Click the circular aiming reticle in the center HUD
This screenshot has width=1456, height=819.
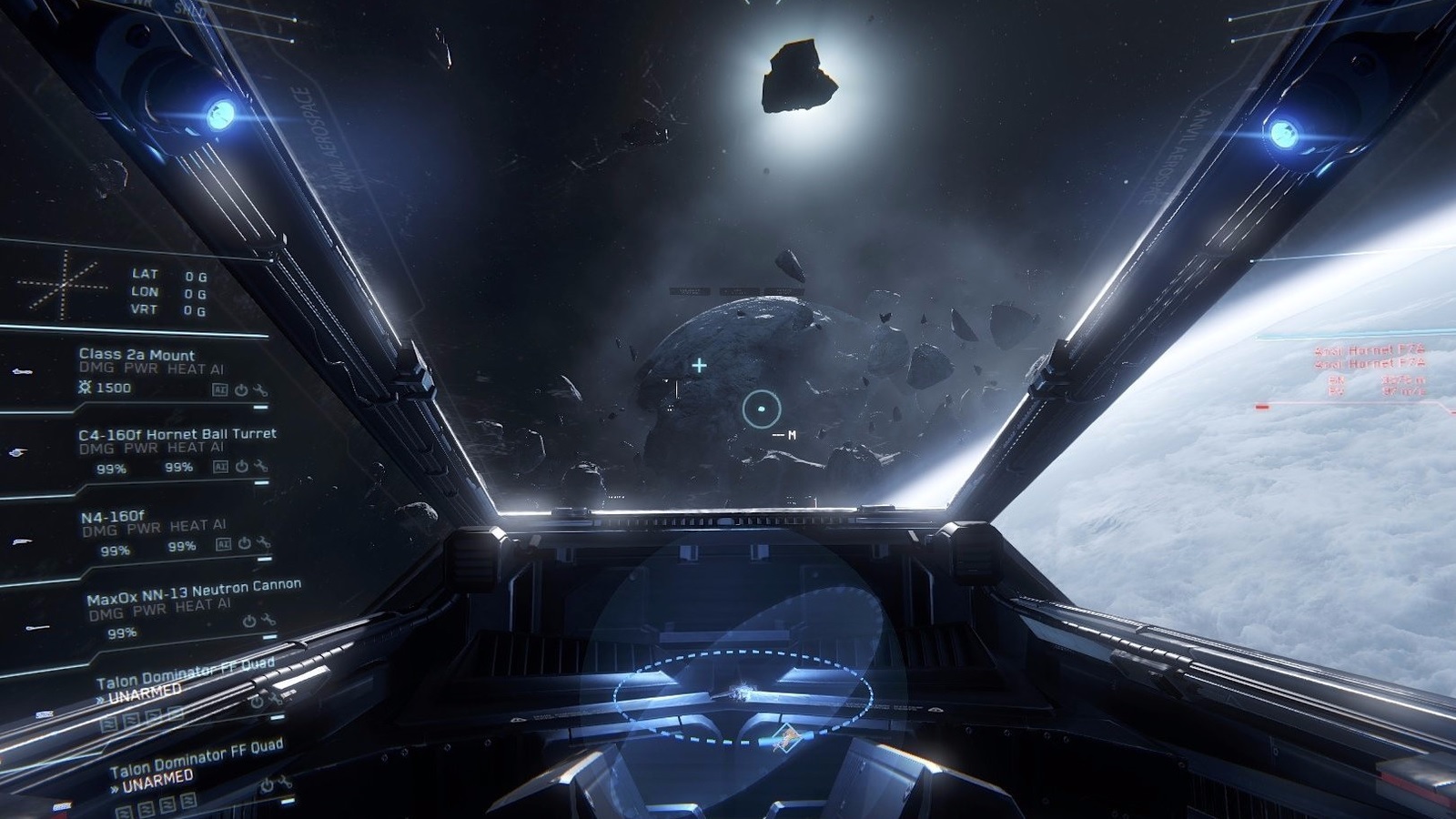[x=760, y=408]
